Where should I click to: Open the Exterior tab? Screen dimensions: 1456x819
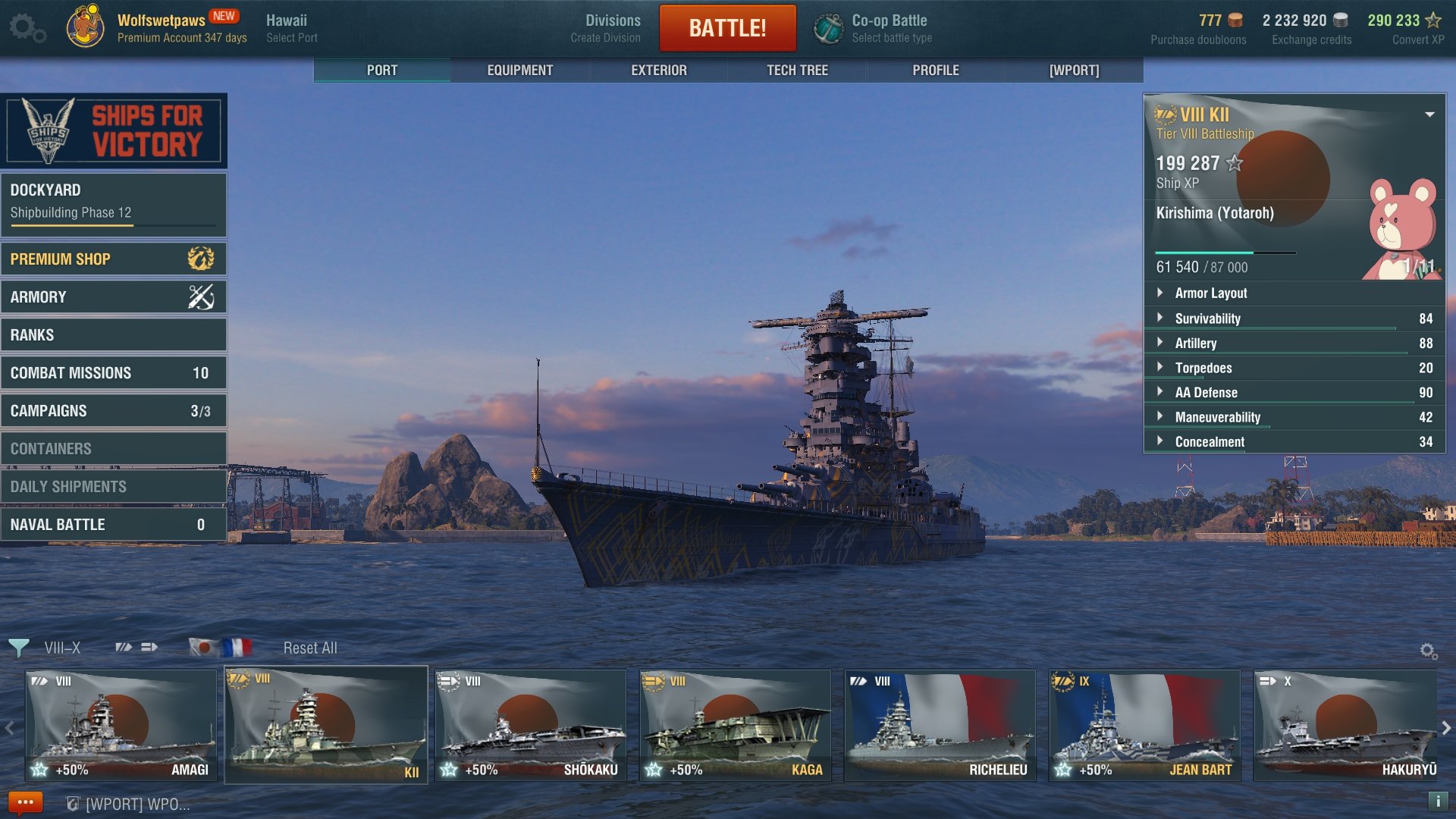tap(658, 70)
